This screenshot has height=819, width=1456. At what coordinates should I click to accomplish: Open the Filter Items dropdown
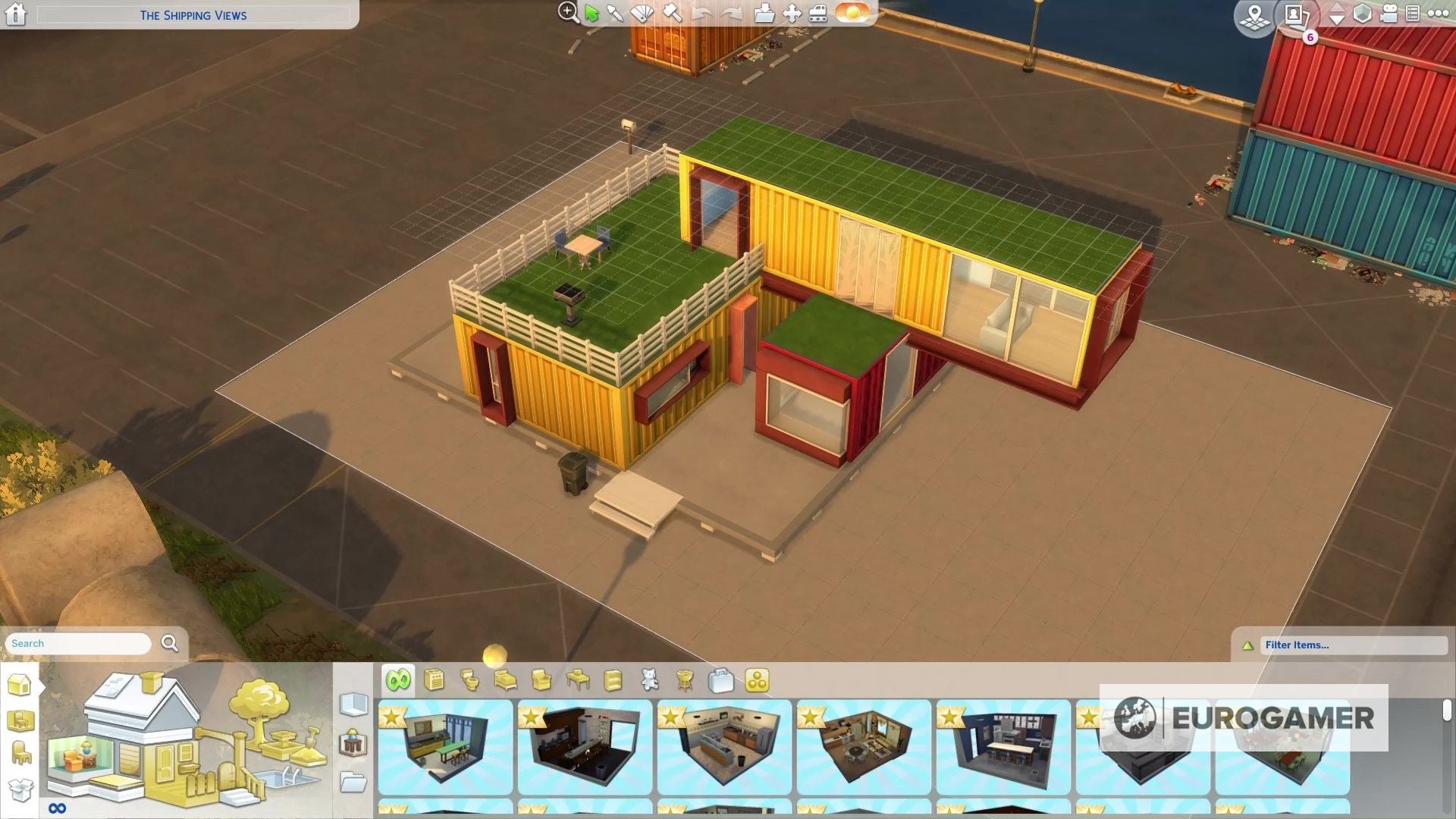click(x=1354, y=645)
